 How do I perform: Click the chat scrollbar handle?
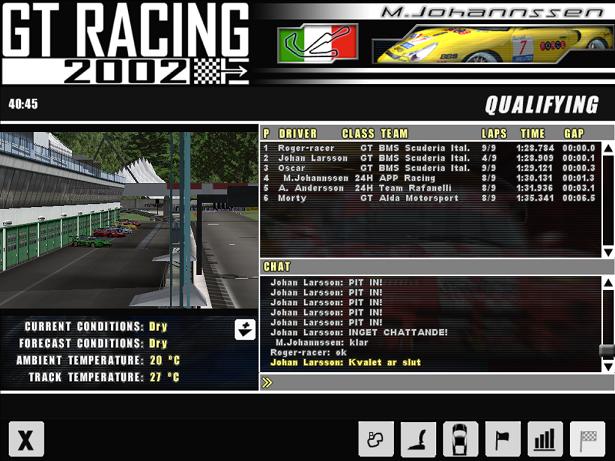point(606,351)
